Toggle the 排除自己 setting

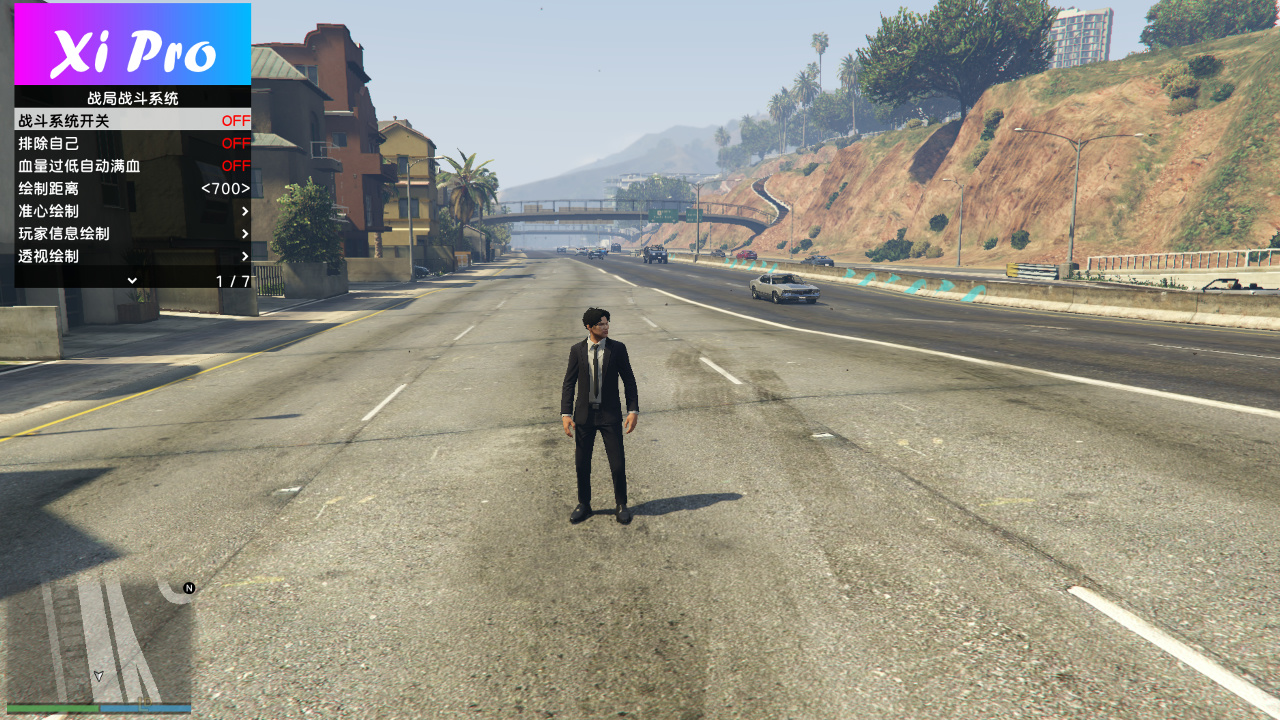(132, 143)
